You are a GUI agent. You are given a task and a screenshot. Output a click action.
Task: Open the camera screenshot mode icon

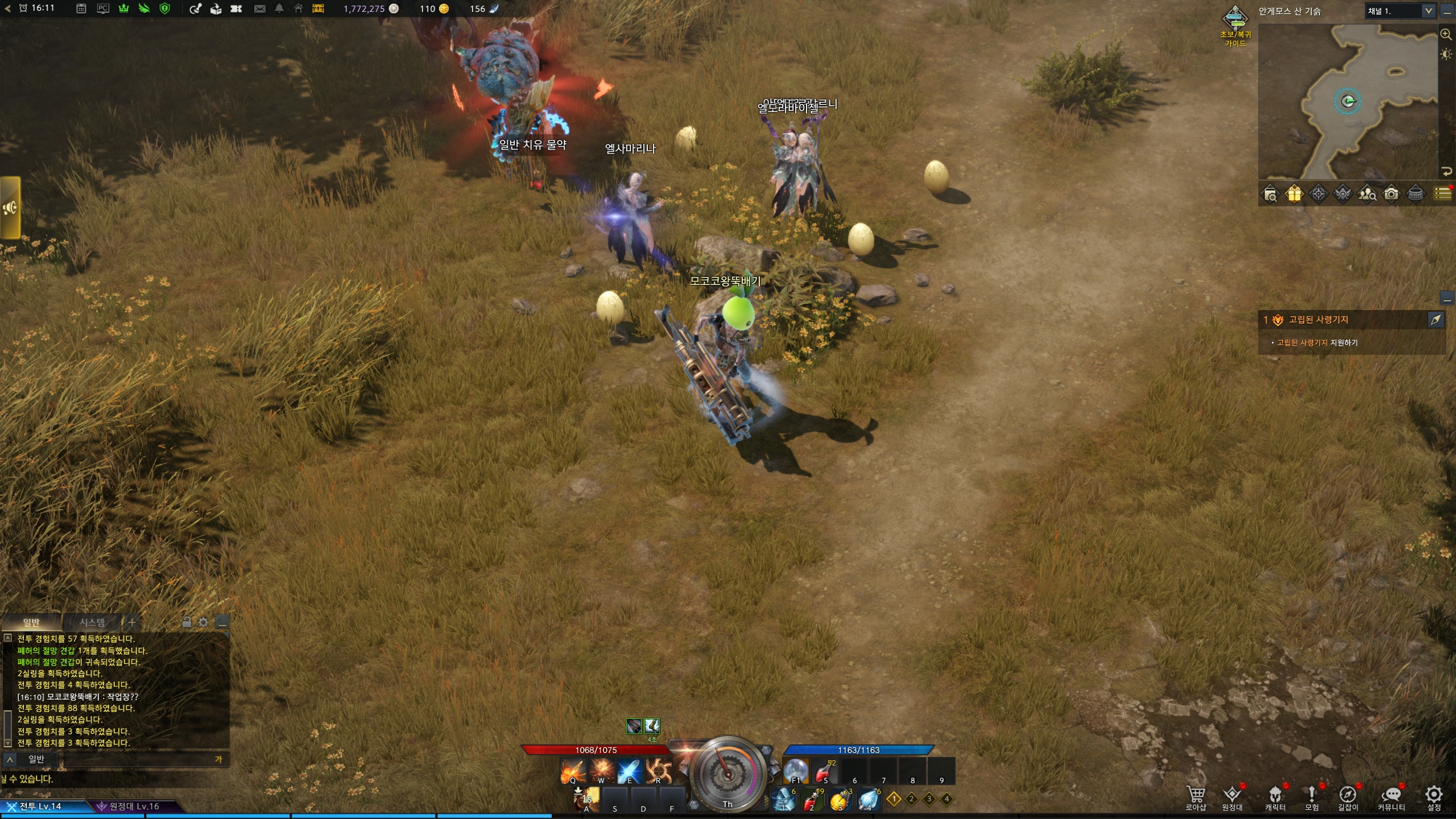click(x=1391, y=195)
